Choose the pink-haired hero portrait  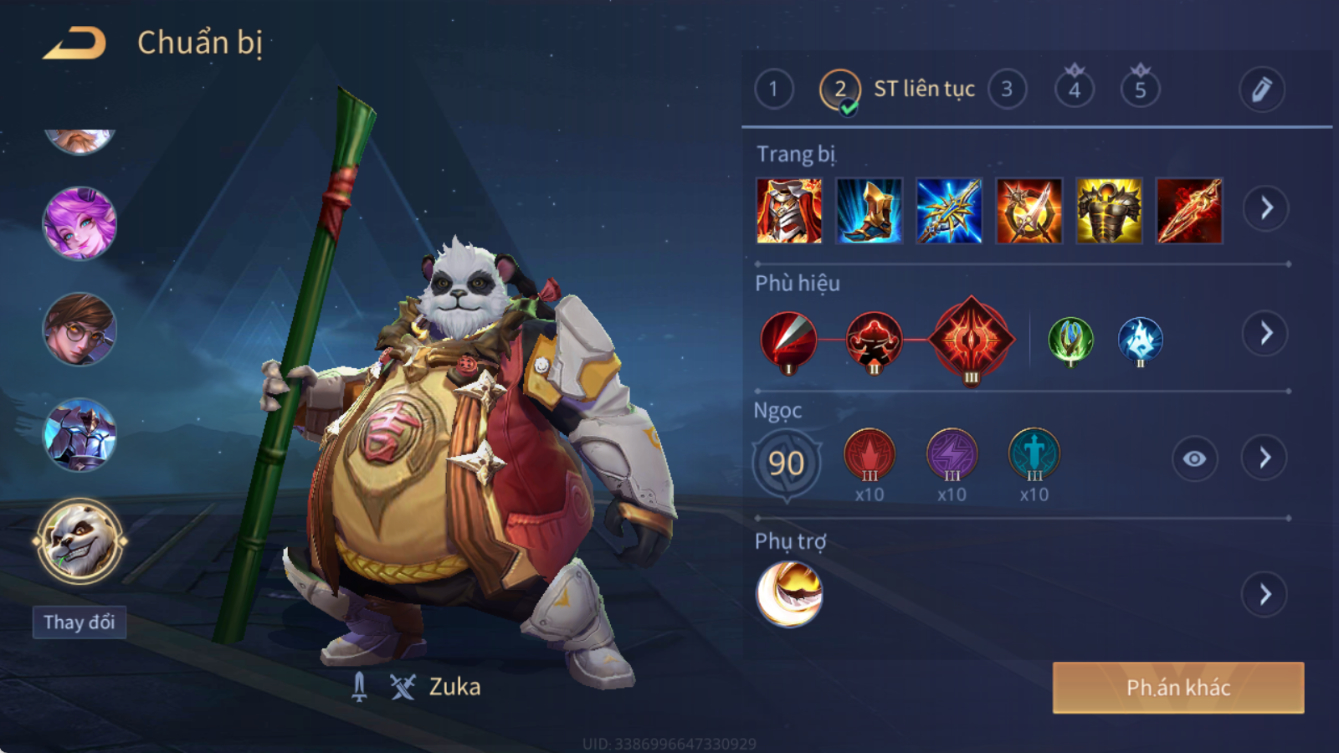(x=80, y=222)
